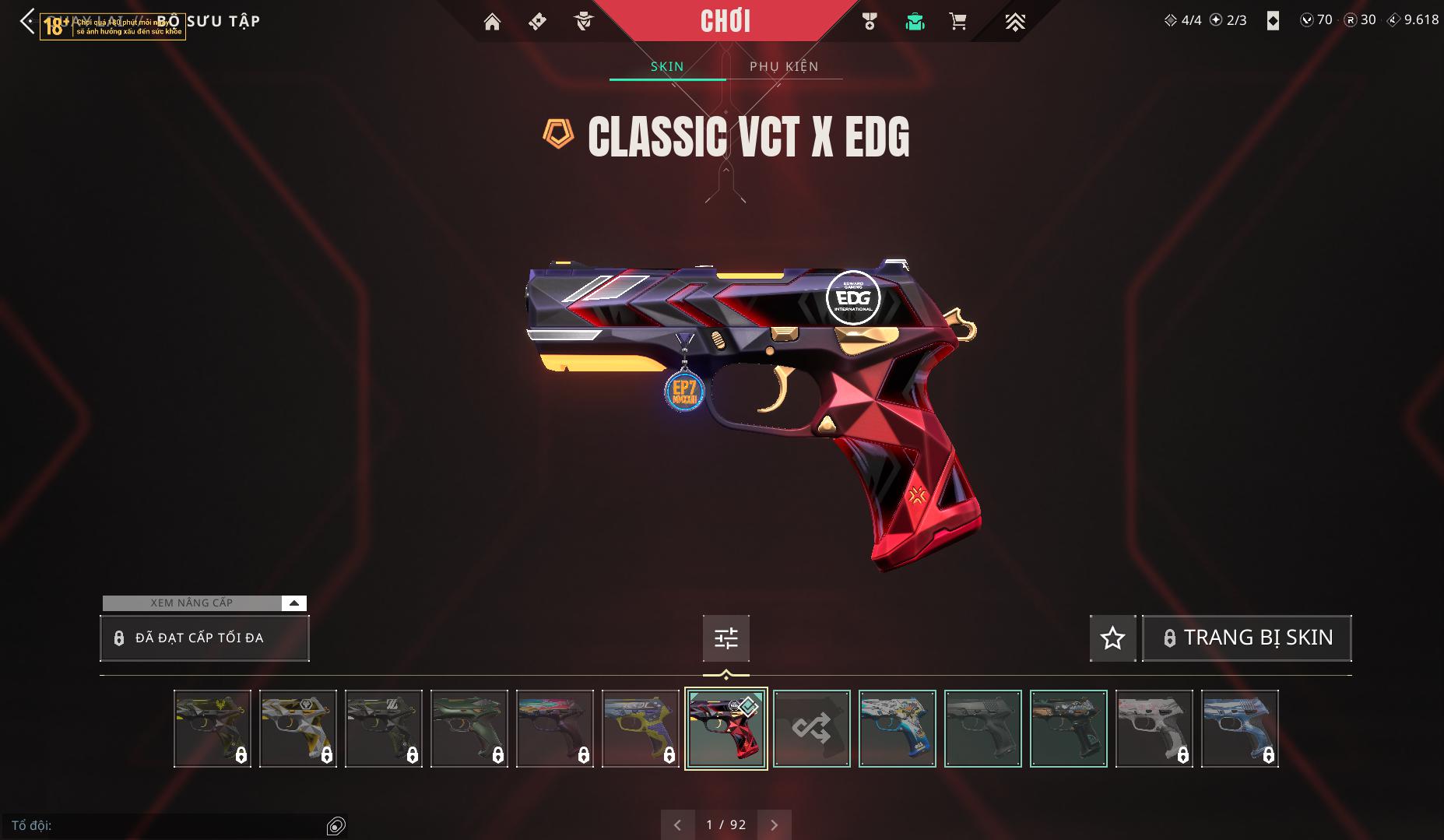Screen dimensions: 1444x840
Task: Open the teal collection icon in navigation
Action: click(x=915, y=22)
